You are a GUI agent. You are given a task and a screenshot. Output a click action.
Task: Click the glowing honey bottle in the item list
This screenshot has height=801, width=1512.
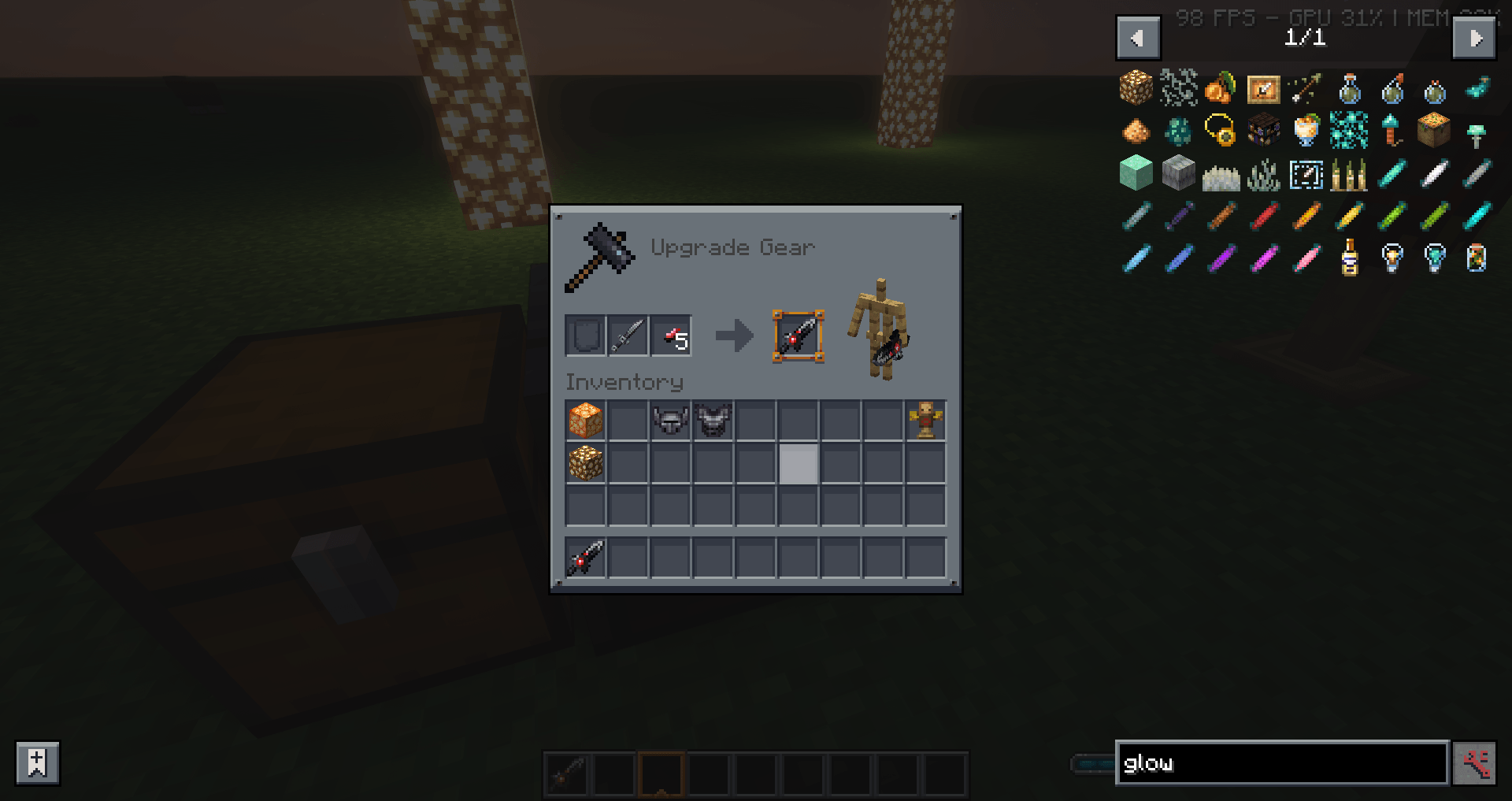(x=1350, y=258)
